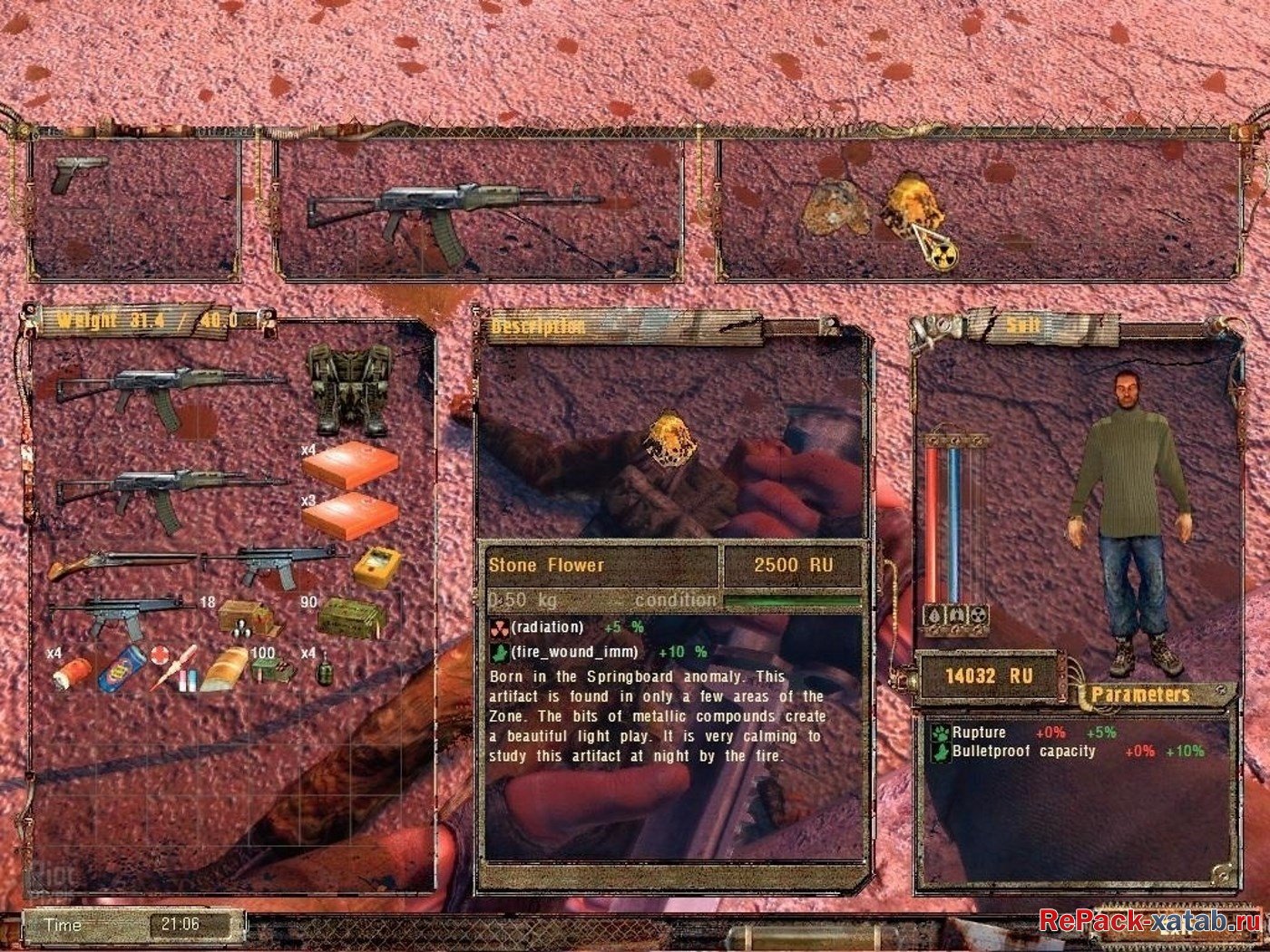The height and width of the screenshot is (952, 1270).
Task: Open the Parameters panel label
Action: [x=1140, y=695]
